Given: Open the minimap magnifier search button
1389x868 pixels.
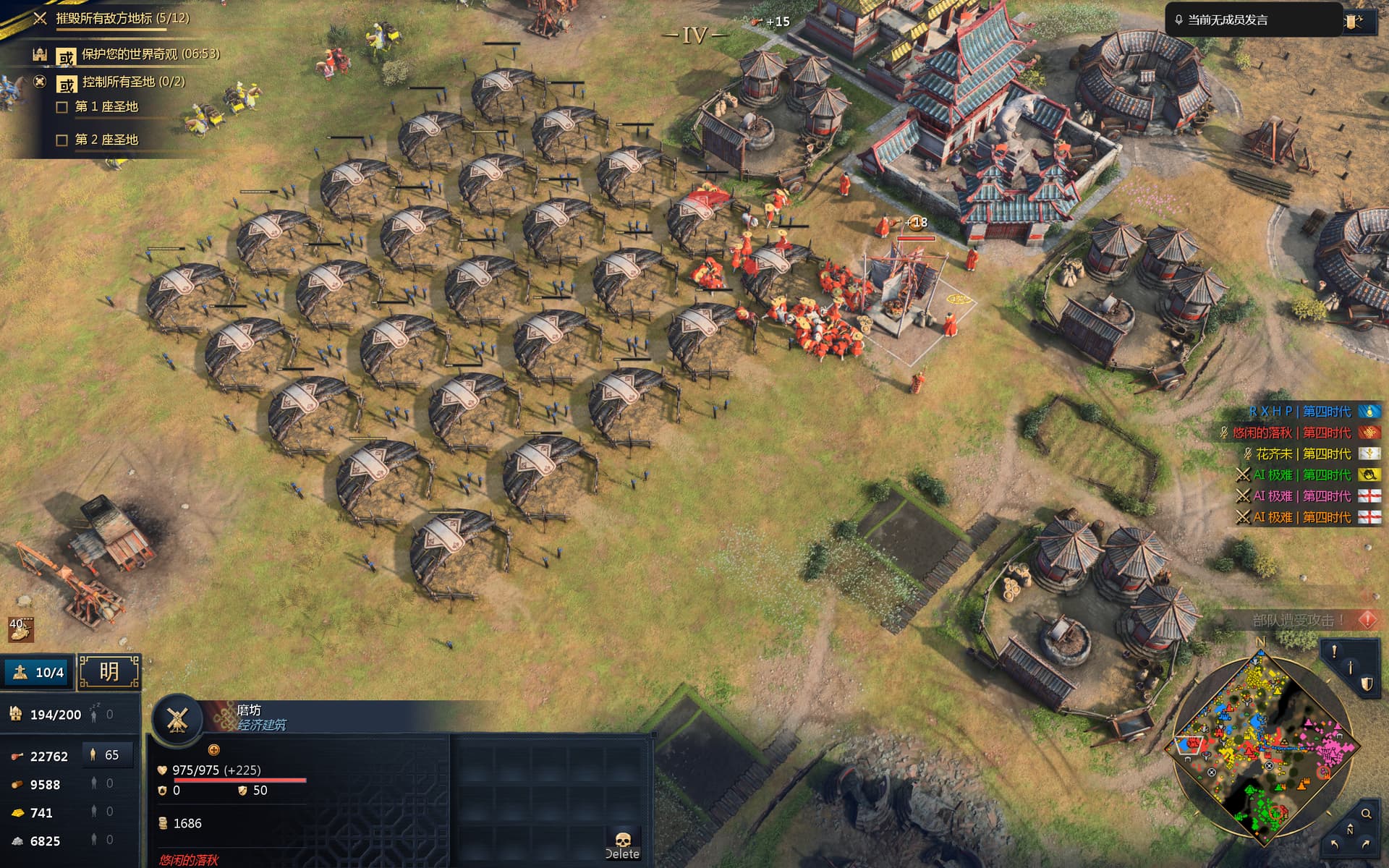Looking at the screenshot, I should [1366, 814].
